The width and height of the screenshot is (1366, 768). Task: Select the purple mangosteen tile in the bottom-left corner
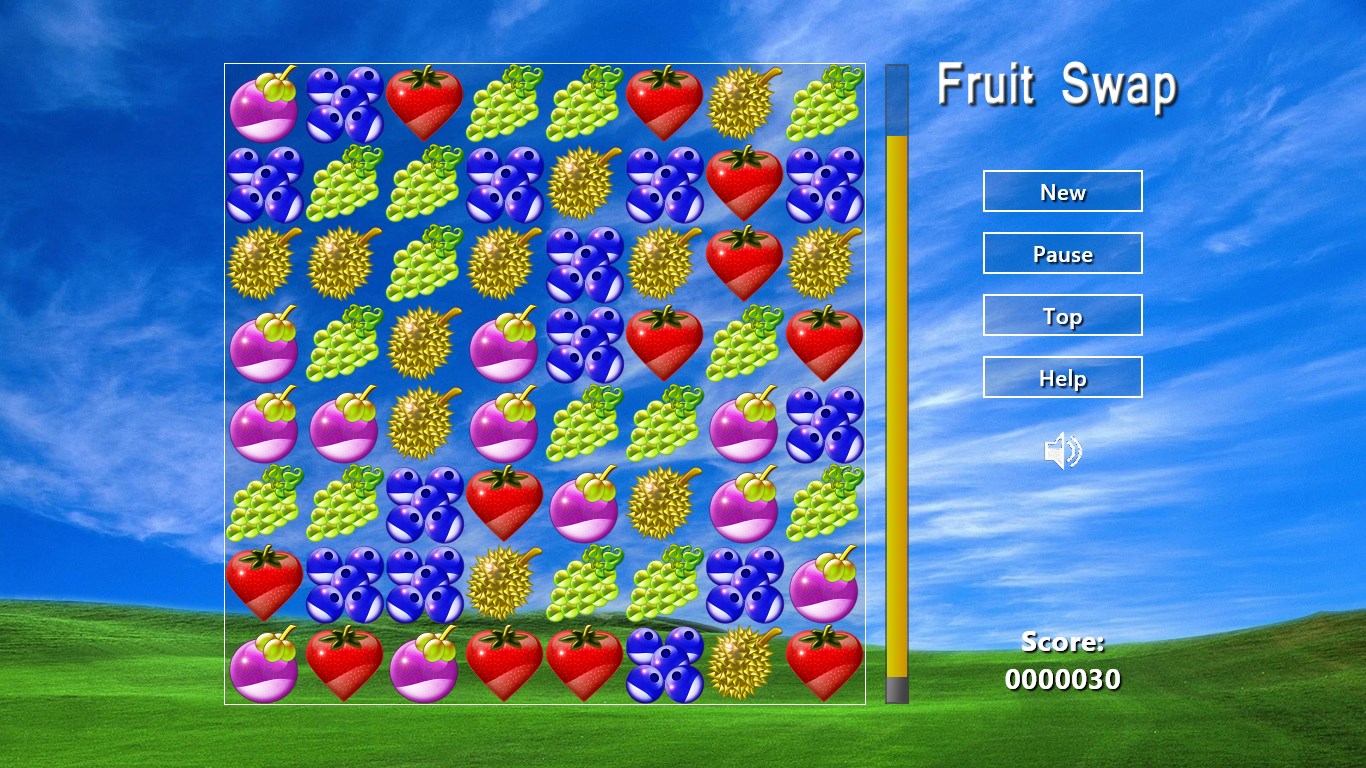(x=264, y=664)
